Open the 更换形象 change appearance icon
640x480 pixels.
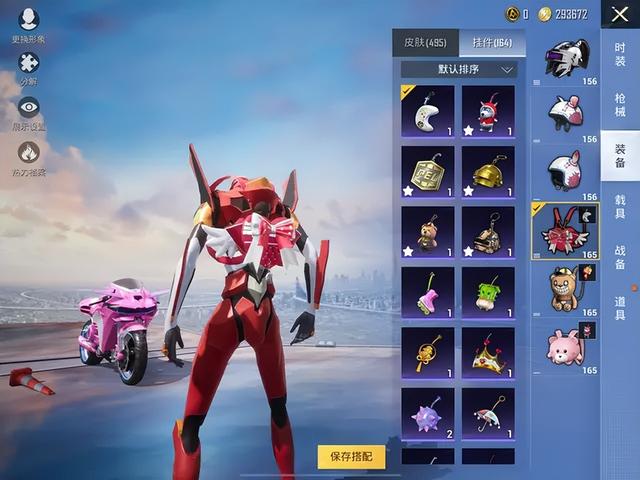[28, 21]
